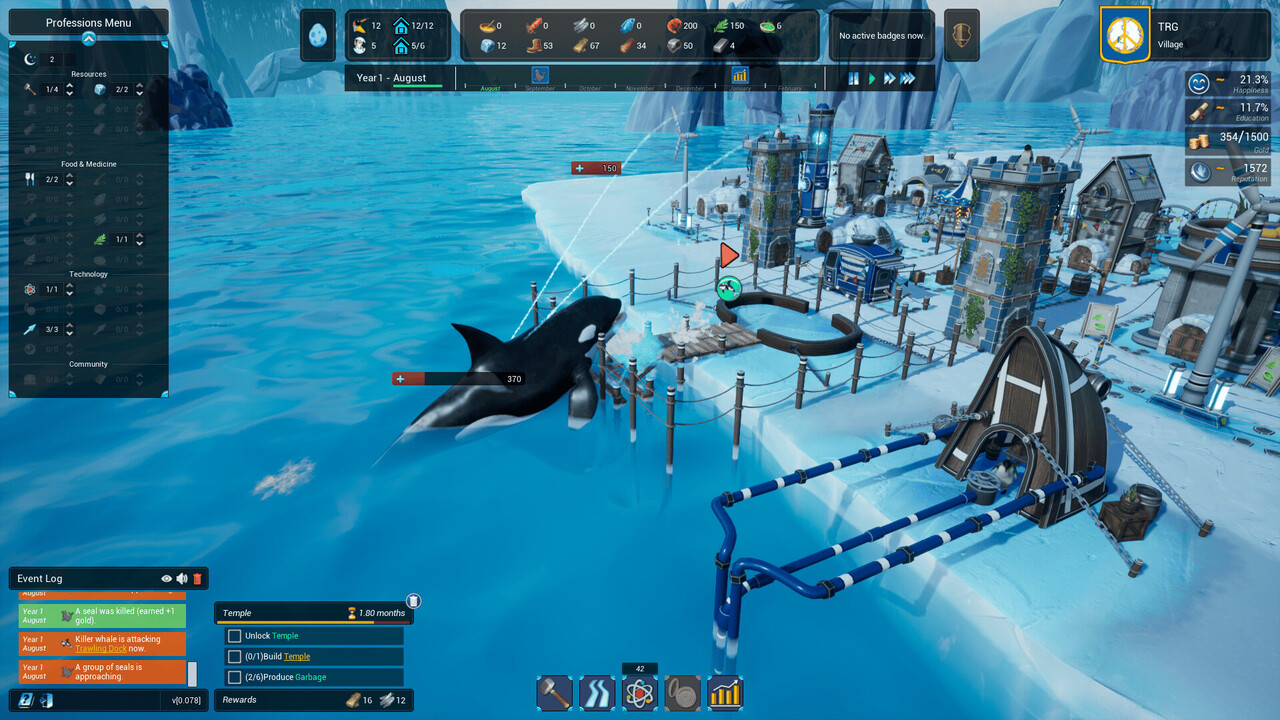Set game speed to normal play
Screen dimensions: 1280x720
(871, 78)
